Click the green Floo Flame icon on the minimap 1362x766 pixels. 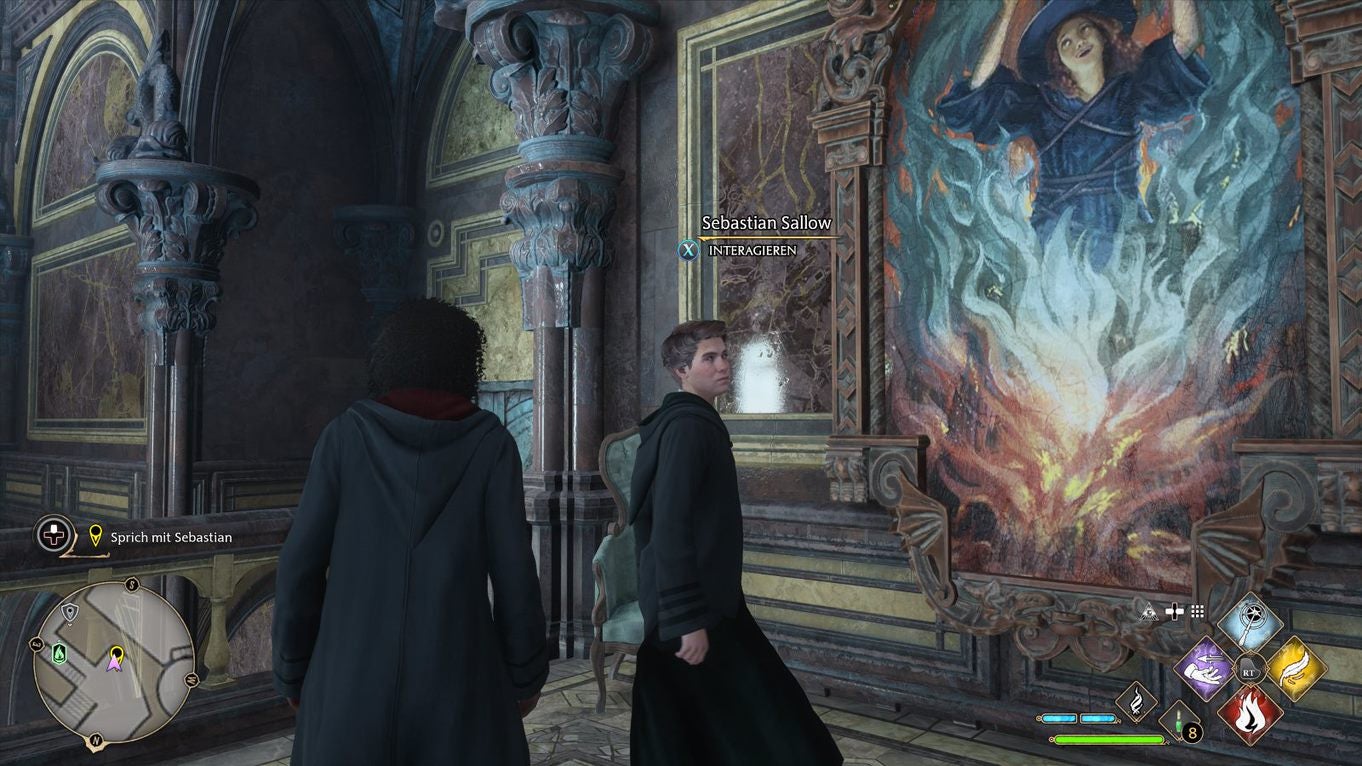[x=59, y=651]
